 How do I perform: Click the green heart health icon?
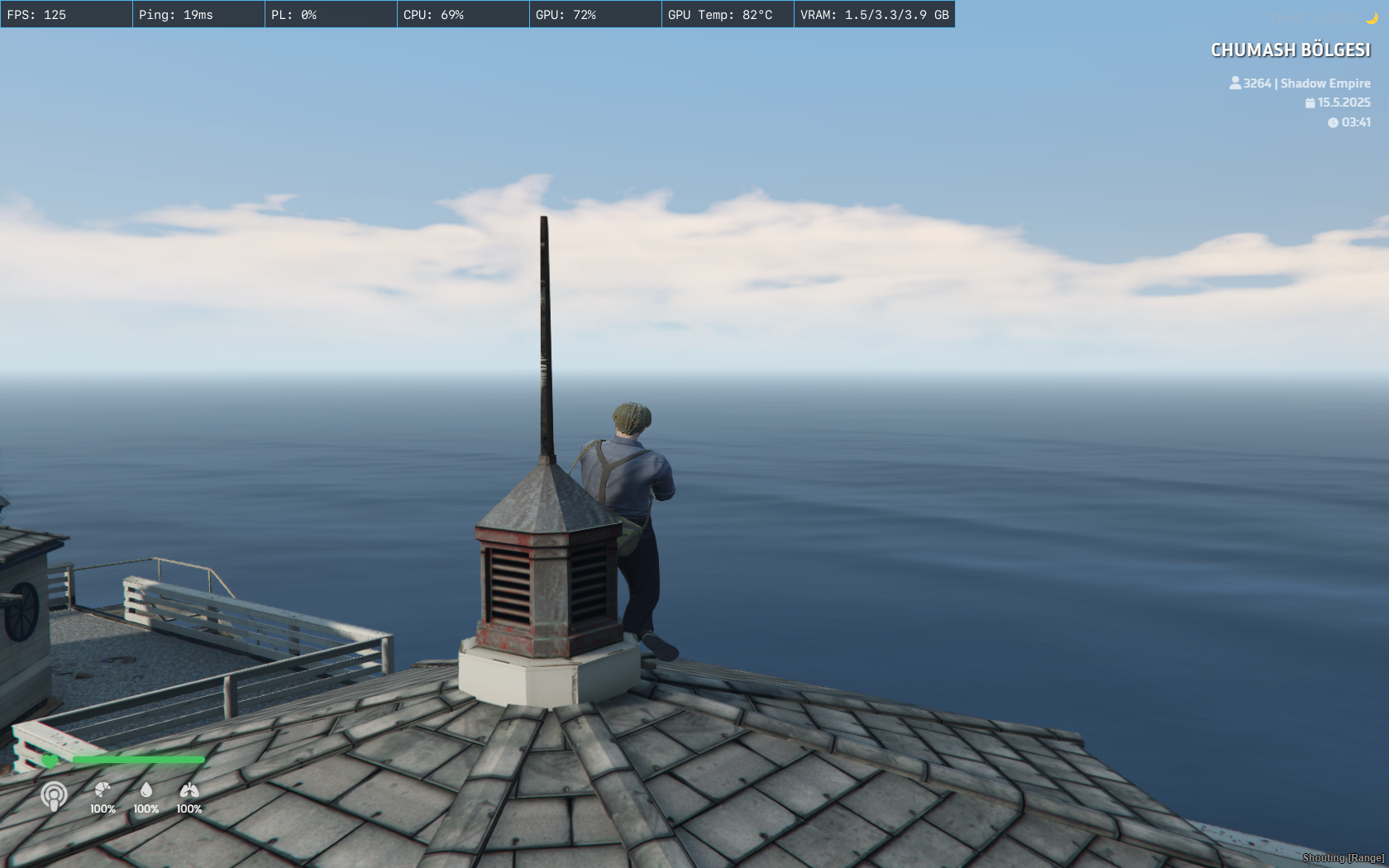(50, 761)
